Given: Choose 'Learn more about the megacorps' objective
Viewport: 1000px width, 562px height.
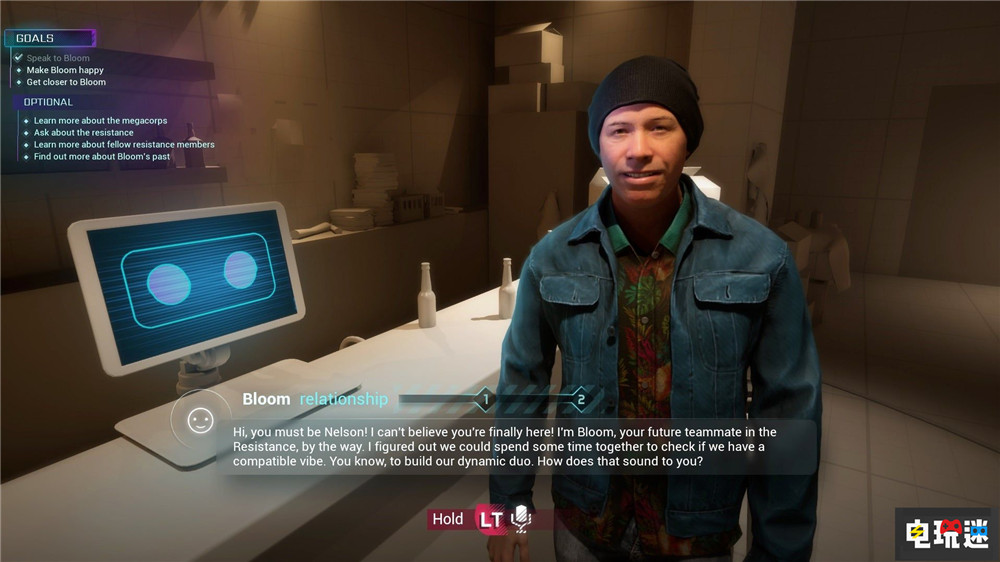Looking at the screenshot, I should [100, 121].
